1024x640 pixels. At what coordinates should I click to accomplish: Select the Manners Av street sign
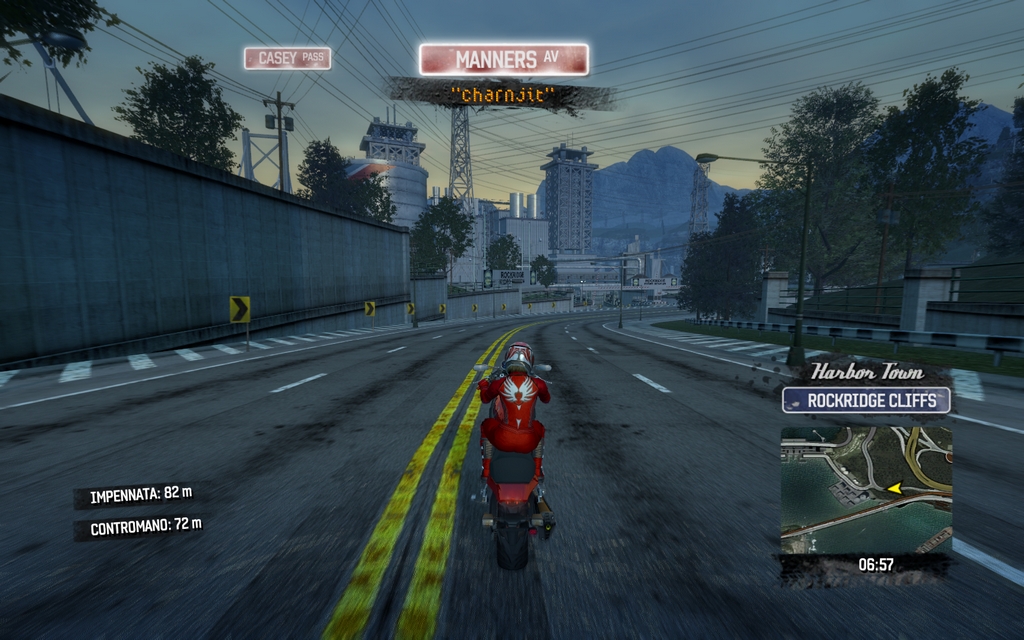(504, 59)
